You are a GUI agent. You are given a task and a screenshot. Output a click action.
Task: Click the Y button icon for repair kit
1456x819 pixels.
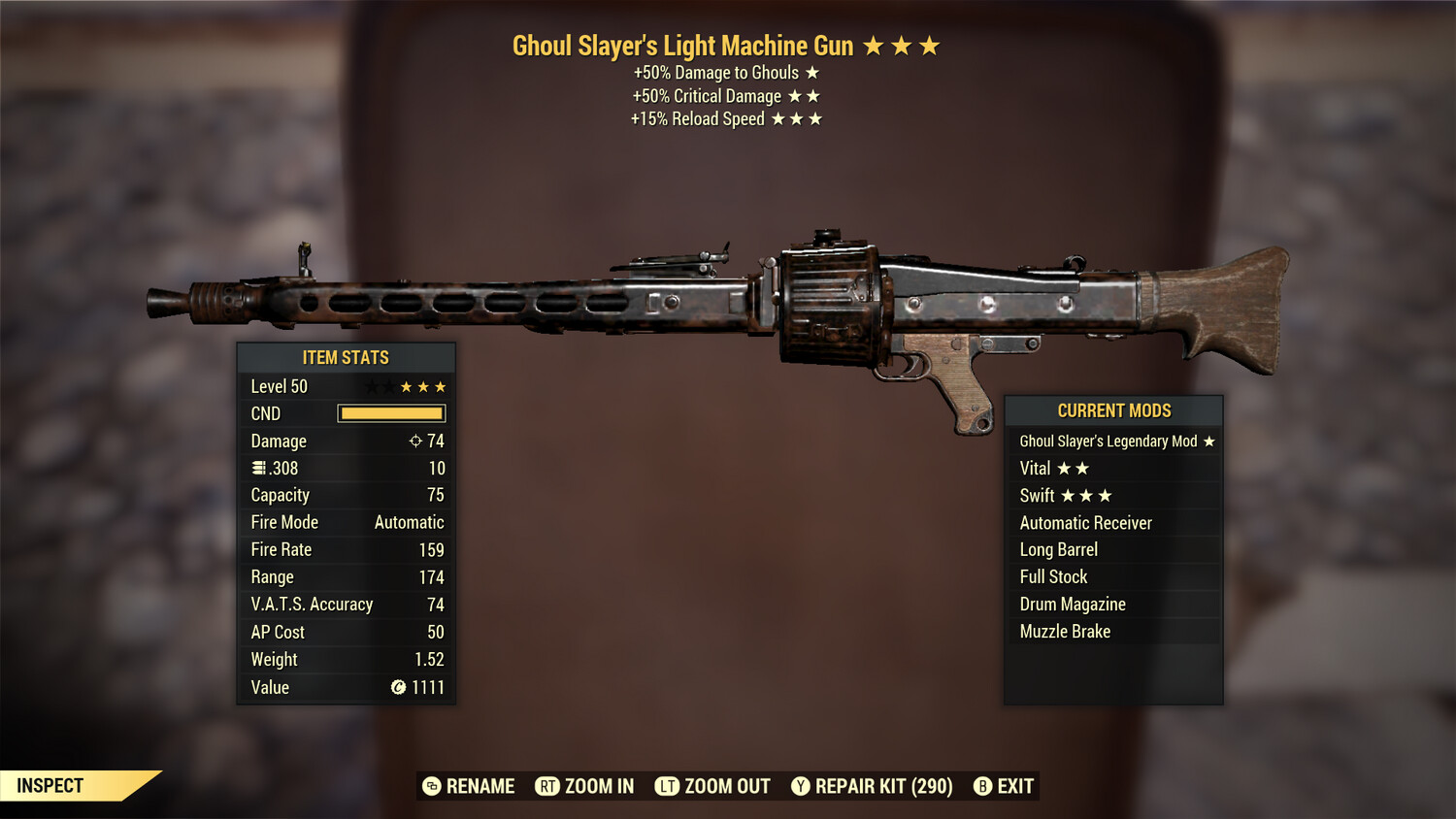(801, 786)
